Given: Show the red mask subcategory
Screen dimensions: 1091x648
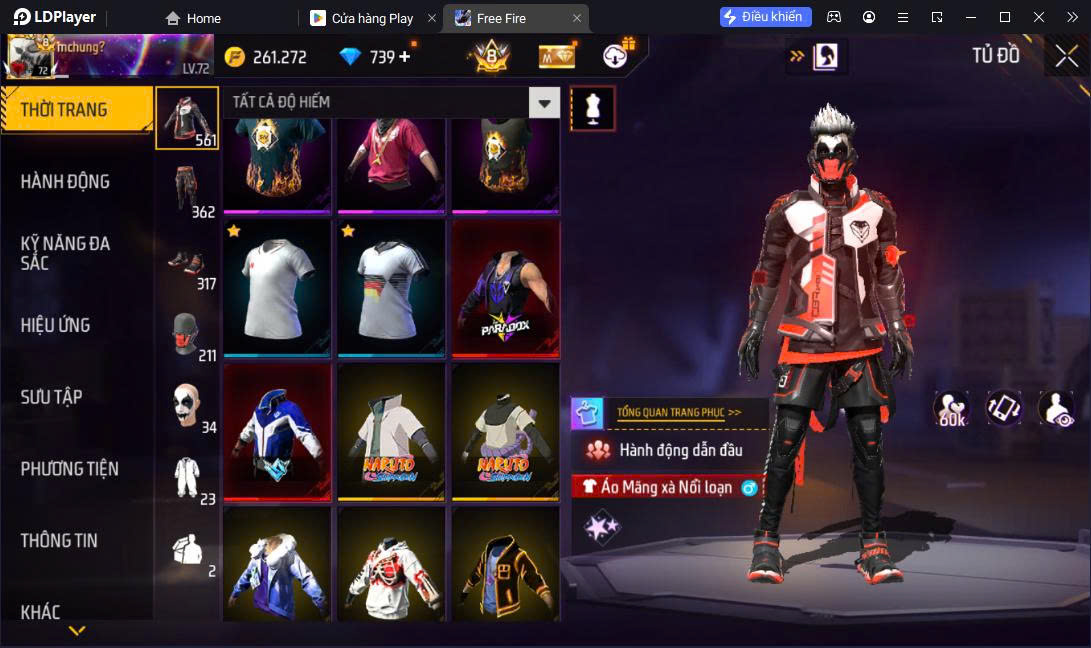Looking at the screenshot, I should [187, 333].
